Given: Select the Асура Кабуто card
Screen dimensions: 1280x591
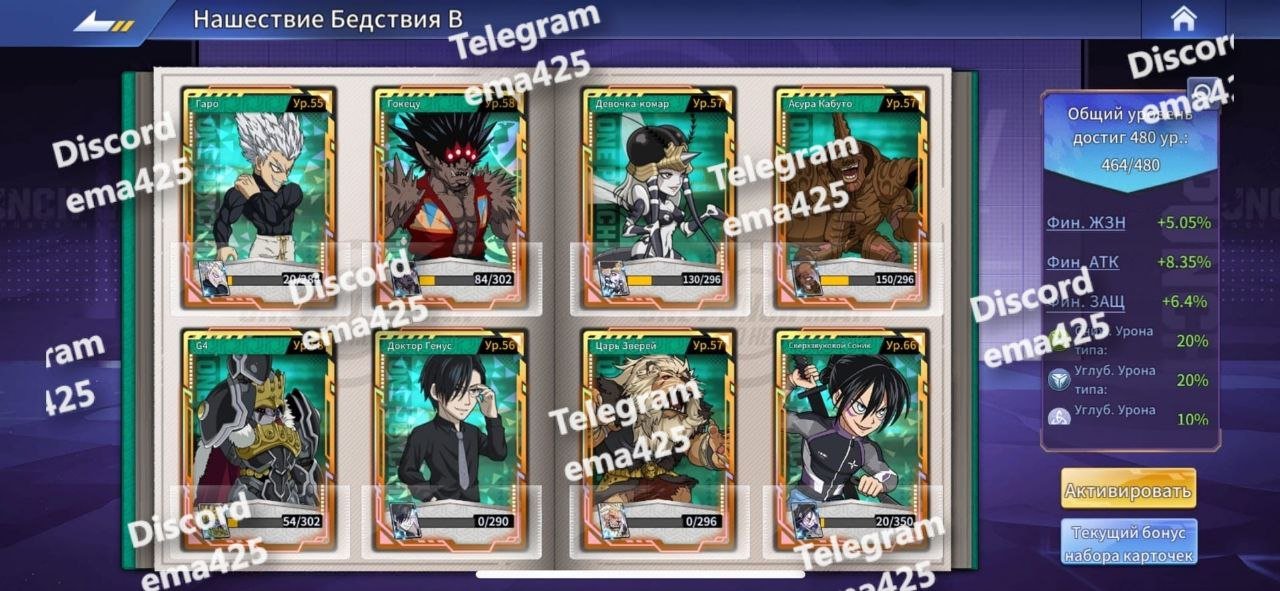Looking at the screenshot, I should (x=850, y=197).
